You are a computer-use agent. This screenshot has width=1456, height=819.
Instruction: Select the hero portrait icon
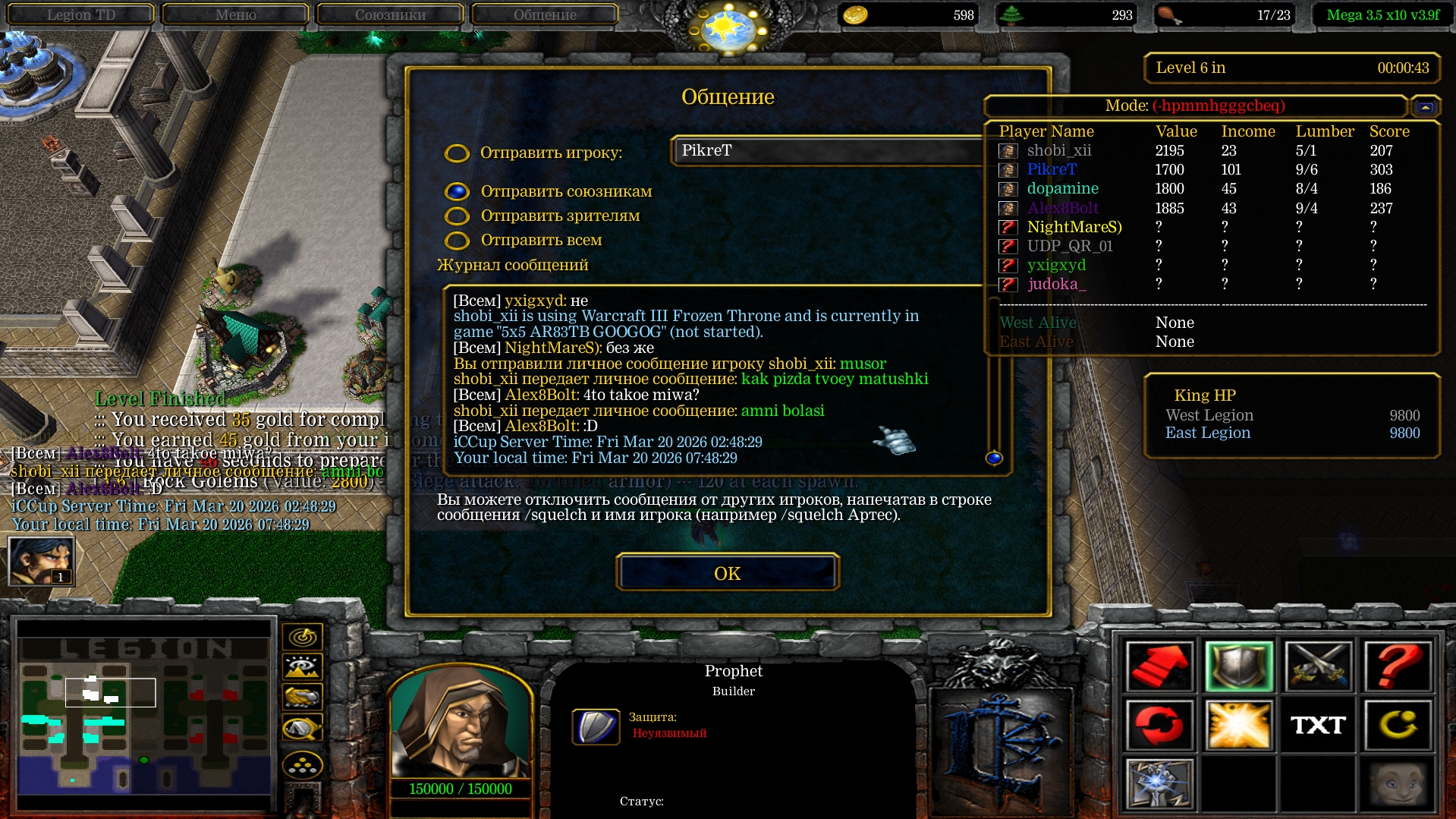click(41, 561)
